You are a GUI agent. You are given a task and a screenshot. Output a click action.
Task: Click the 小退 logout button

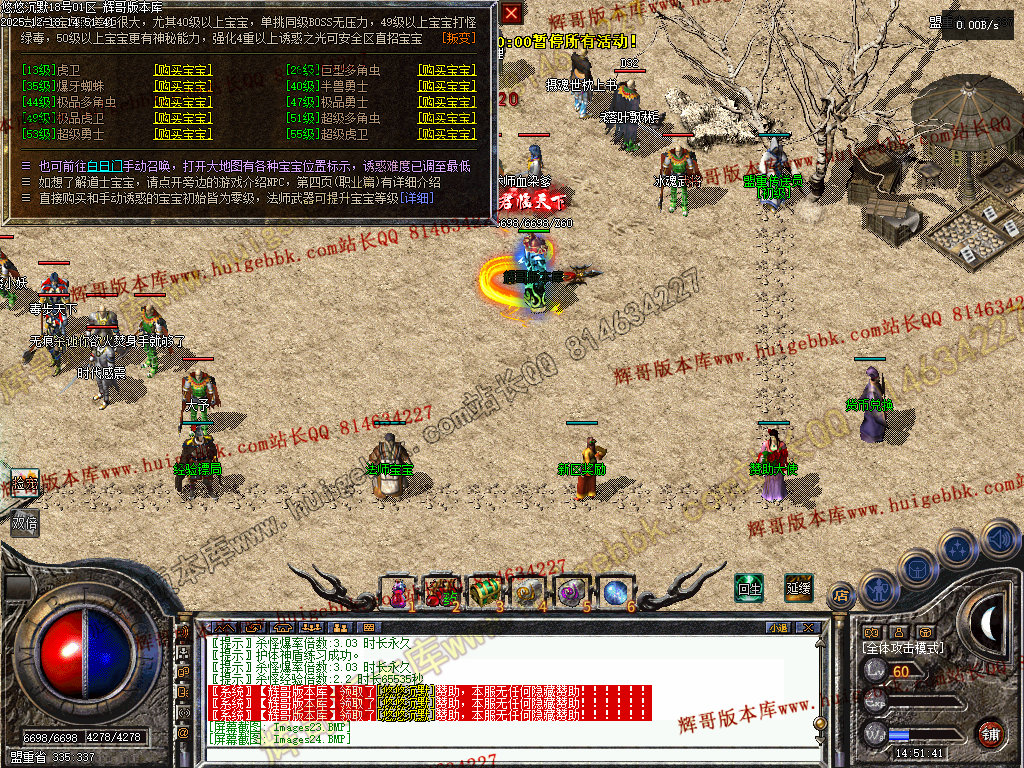point(778,627)
